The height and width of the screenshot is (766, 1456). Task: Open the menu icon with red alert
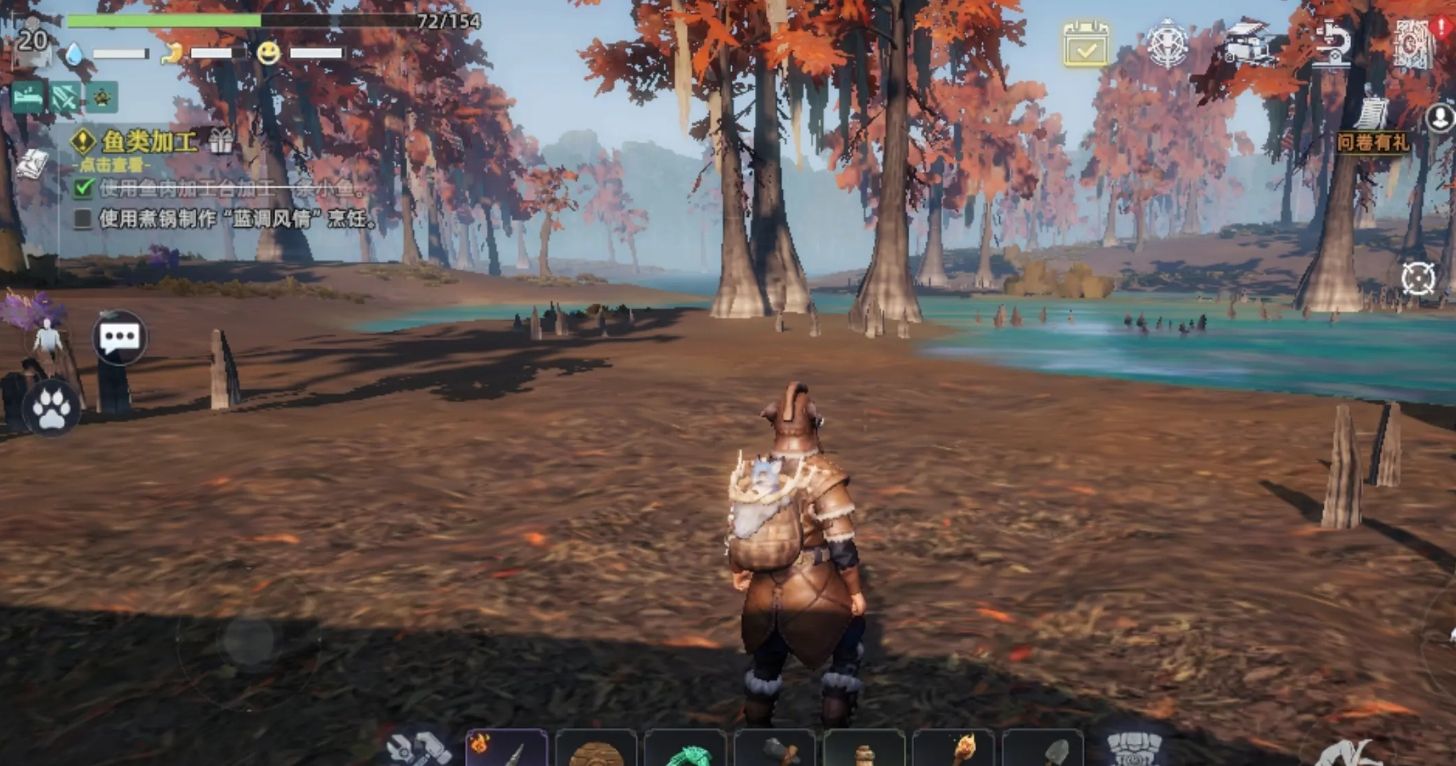click(x=1414, y=44)
